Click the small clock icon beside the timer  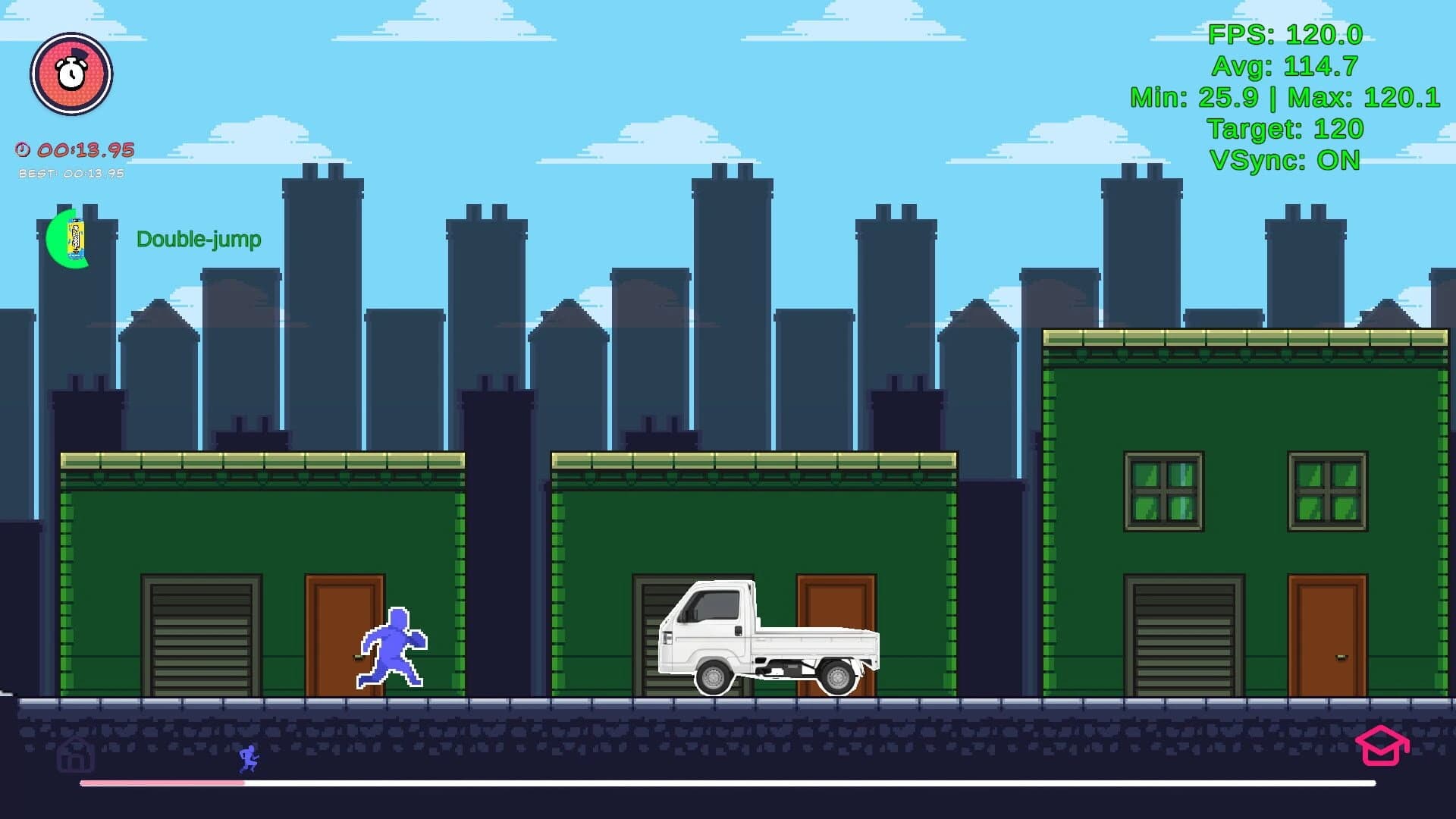(23, 149)
